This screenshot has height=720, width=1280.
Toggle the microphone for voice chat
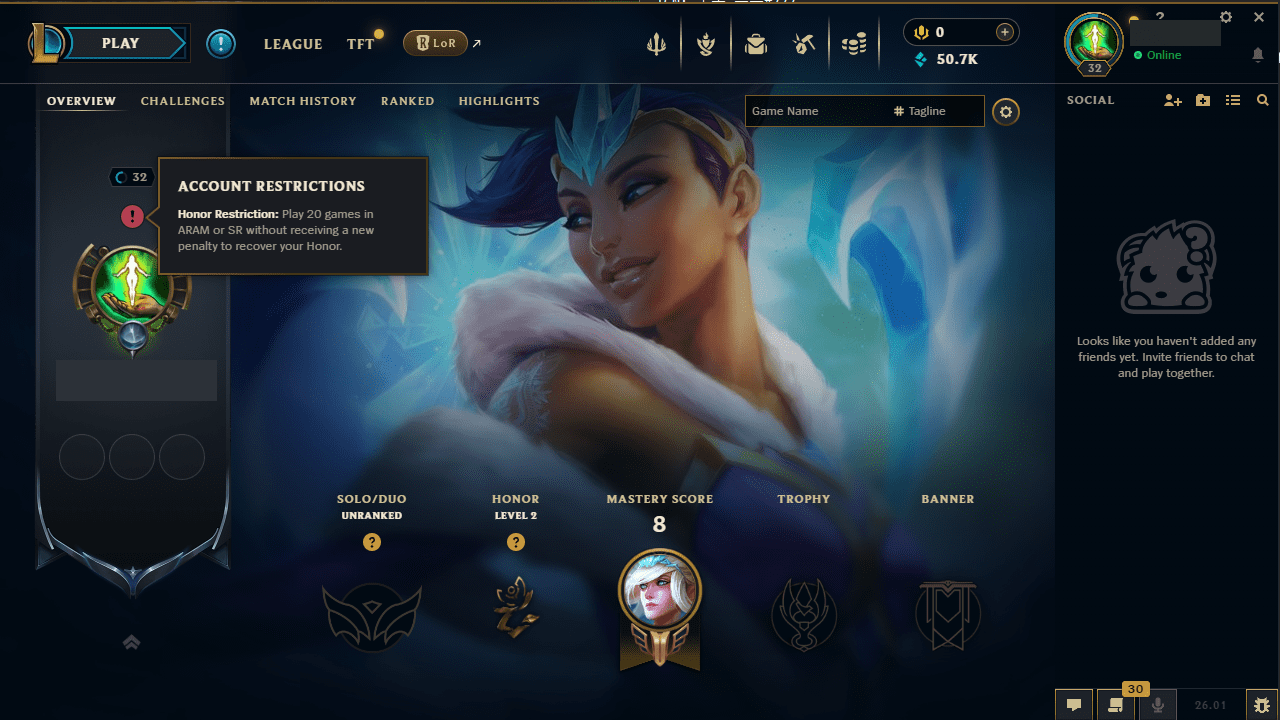pyautogui.click(x=1158, y=705)
